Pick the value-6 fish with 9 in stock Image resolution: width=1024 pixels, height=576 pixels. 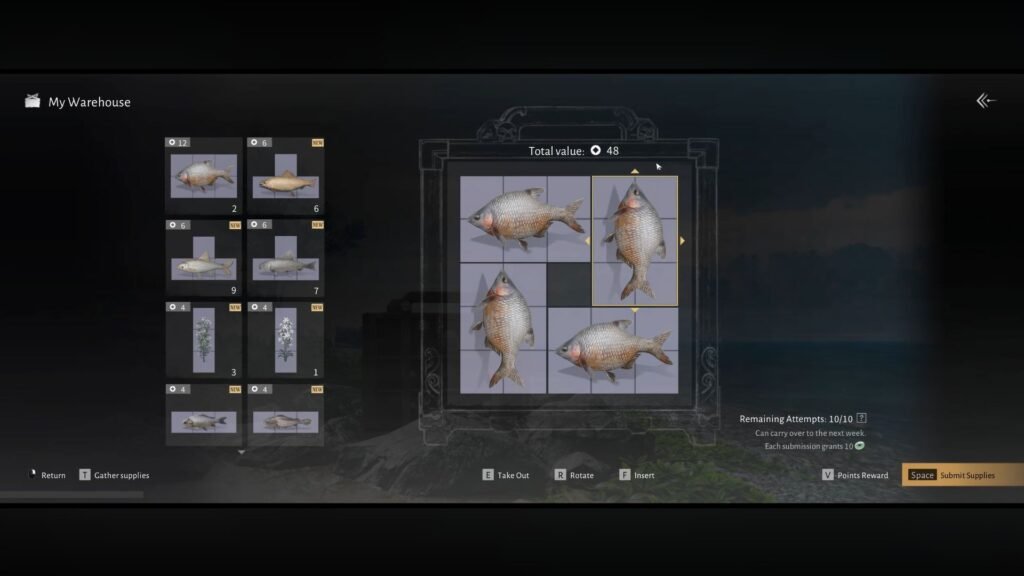(x=204, y=259)
